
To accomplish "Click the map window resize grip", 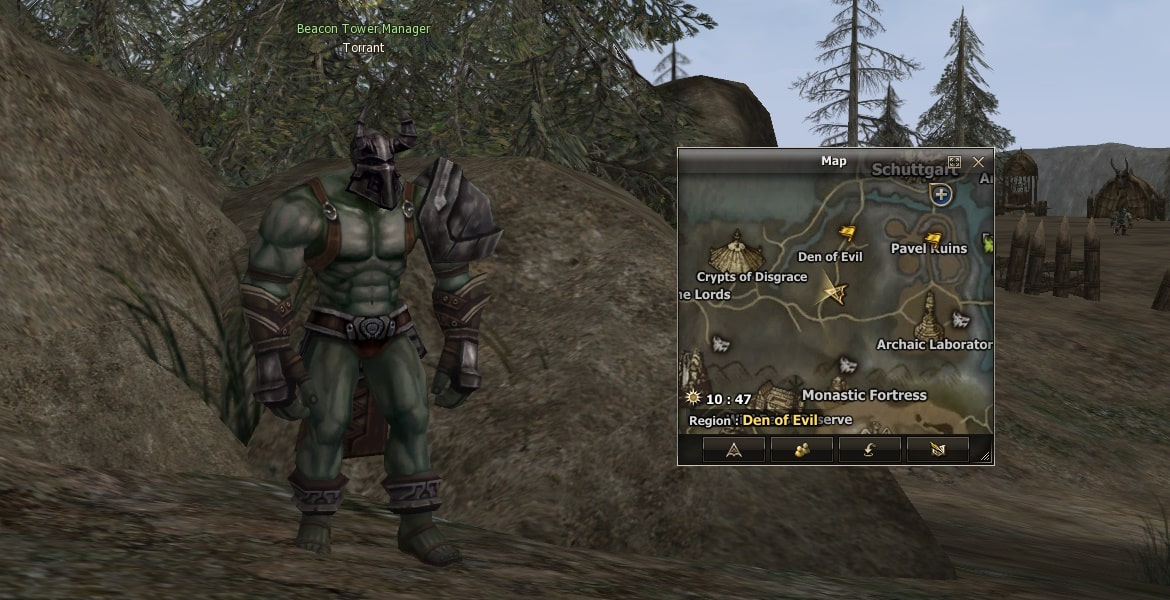I will pos(986,457).
